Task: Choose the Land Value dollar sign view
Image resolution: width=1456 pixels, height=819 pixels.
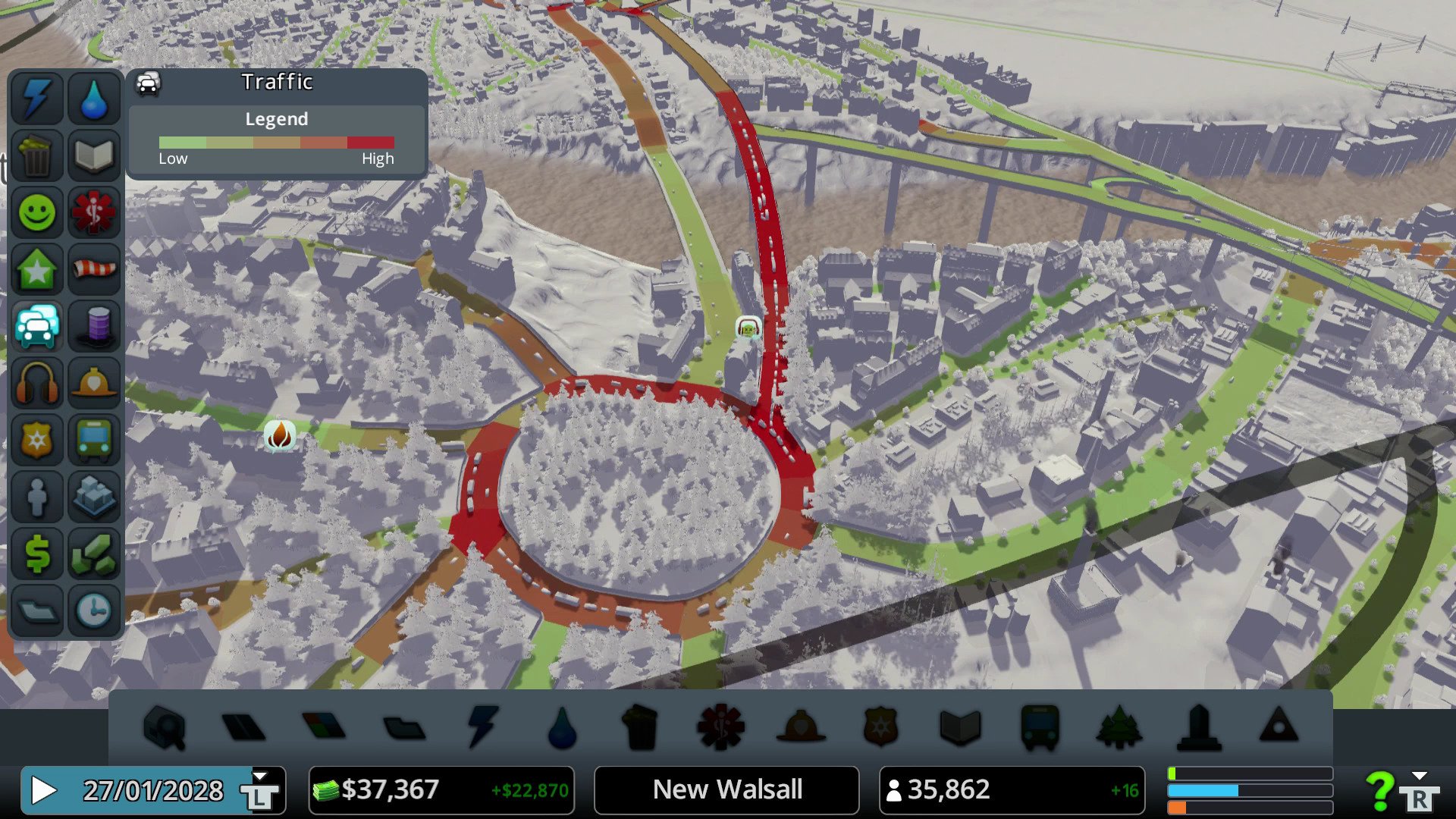Action: click(36, 554)
